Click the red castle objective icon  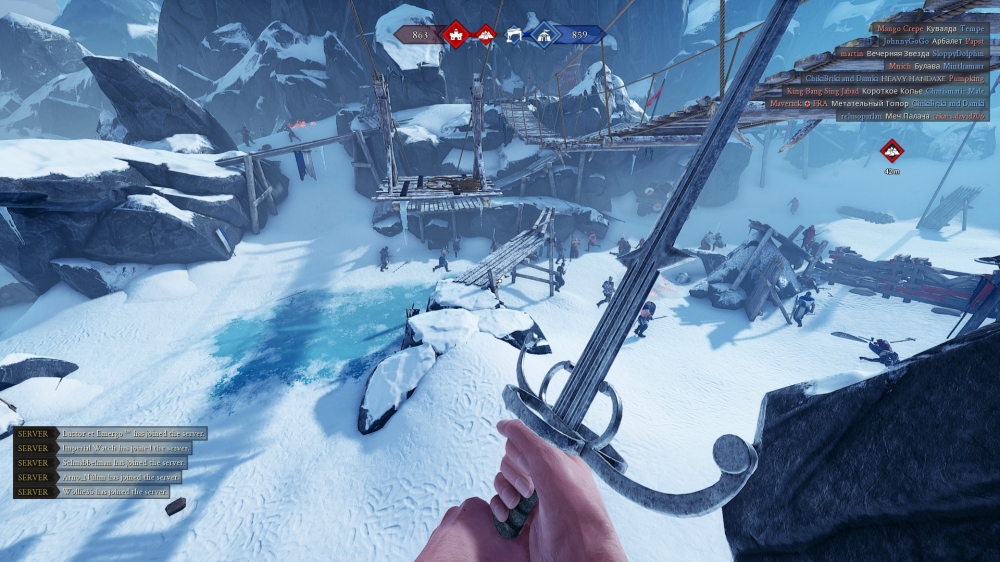pyautogui.click(x=456, y=35)
